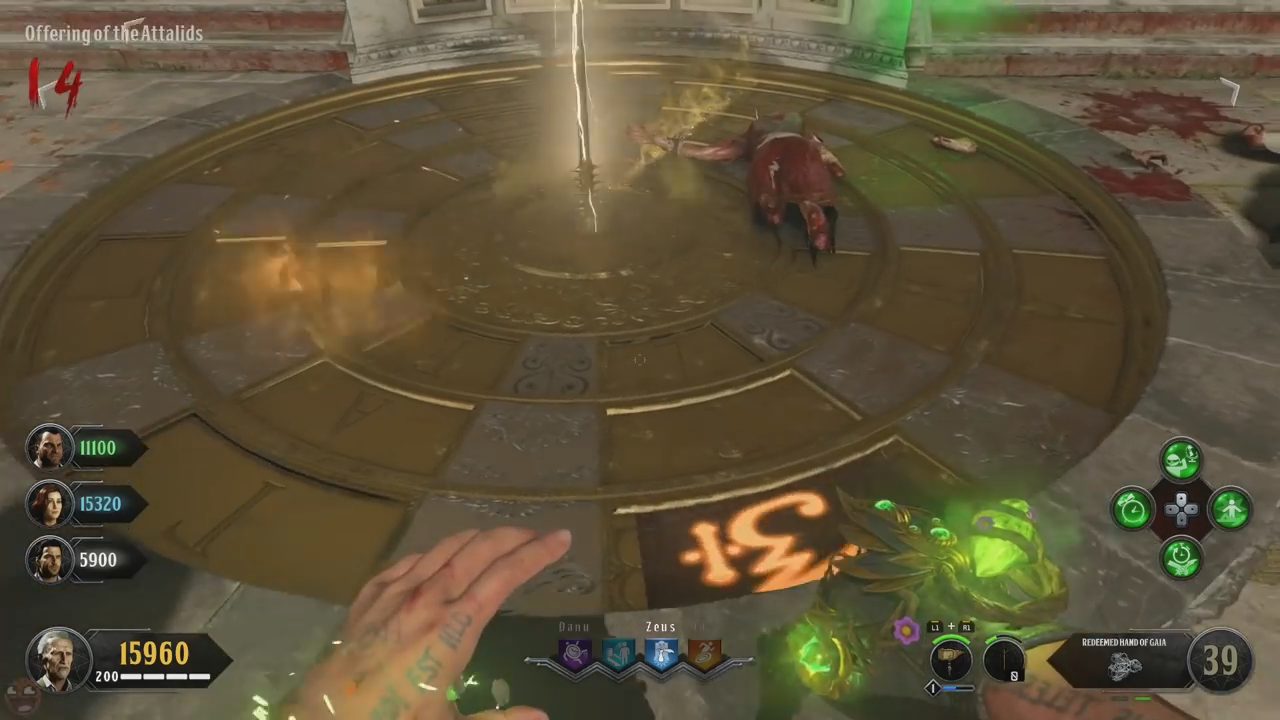Select the red-haired woman's portrait

pos(49,504)
